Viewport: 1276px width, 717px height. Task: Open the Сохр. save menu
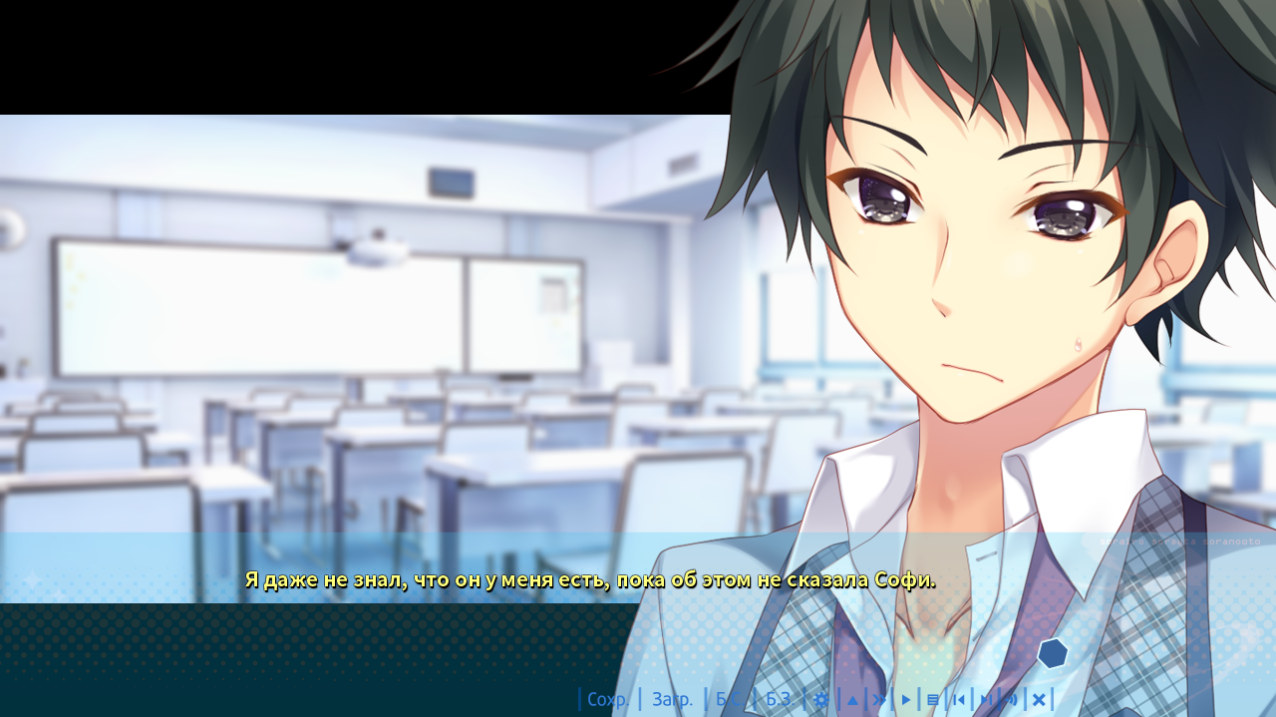pyautogui.click(x=608, y=699)
